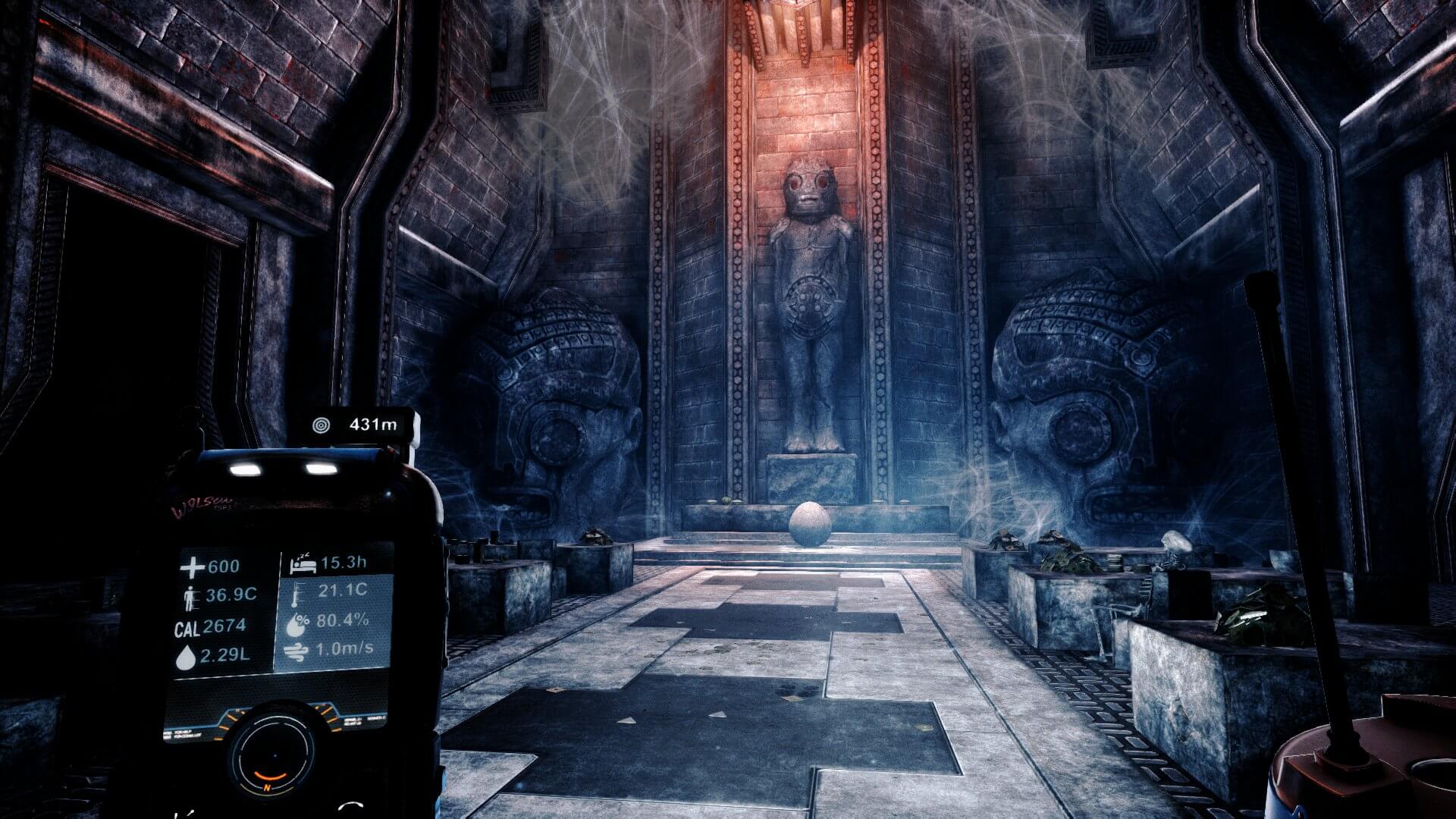Image resolution: width=1456 pixels, height=819 pixels.
Task: Click the 431m distance readout
Action: click(374, 422)
